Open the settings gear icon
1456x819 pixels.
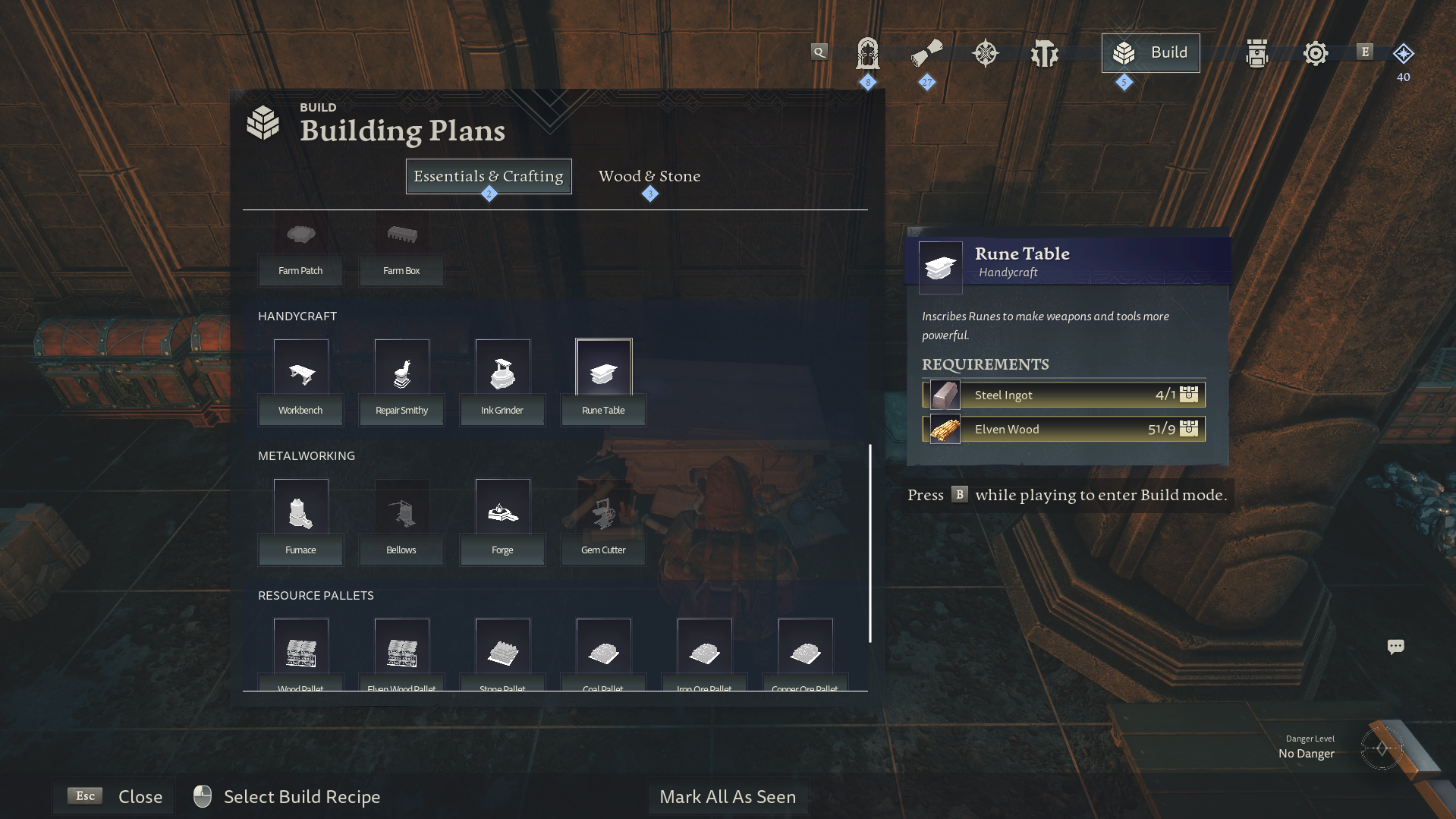click(x=1315, y=52)
